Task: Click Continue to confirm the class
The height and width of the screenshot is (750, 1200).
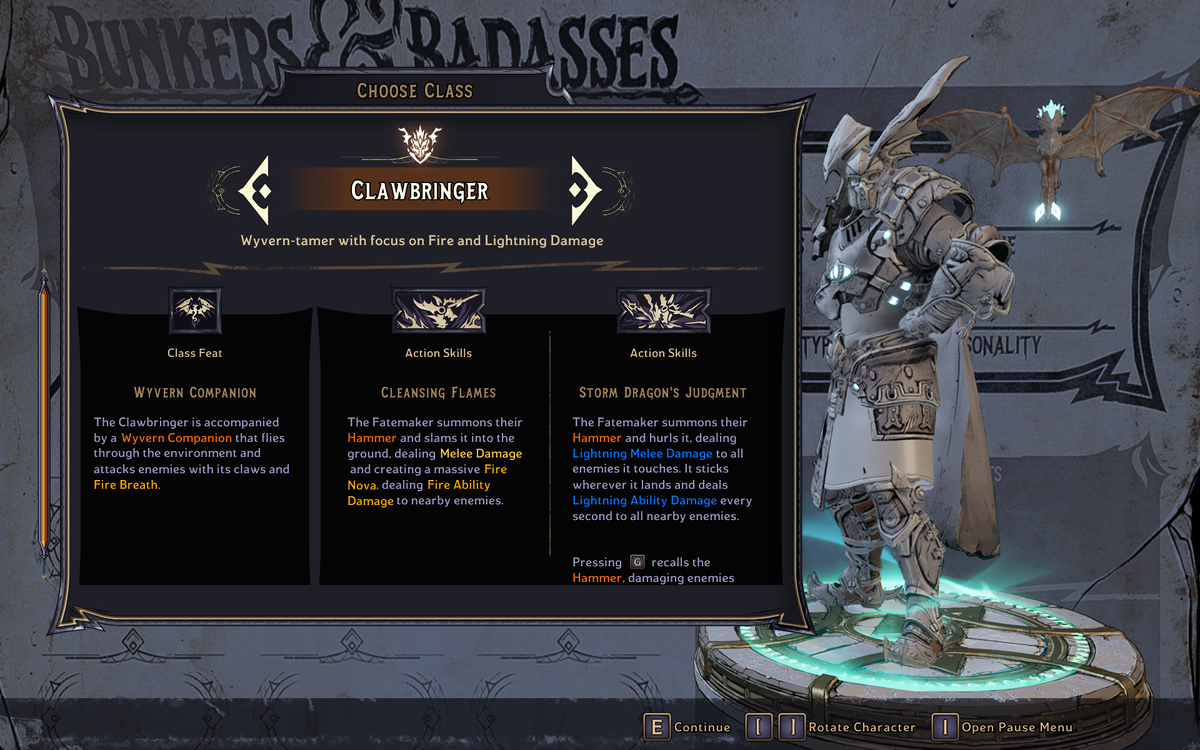Action: pos(688,727)
